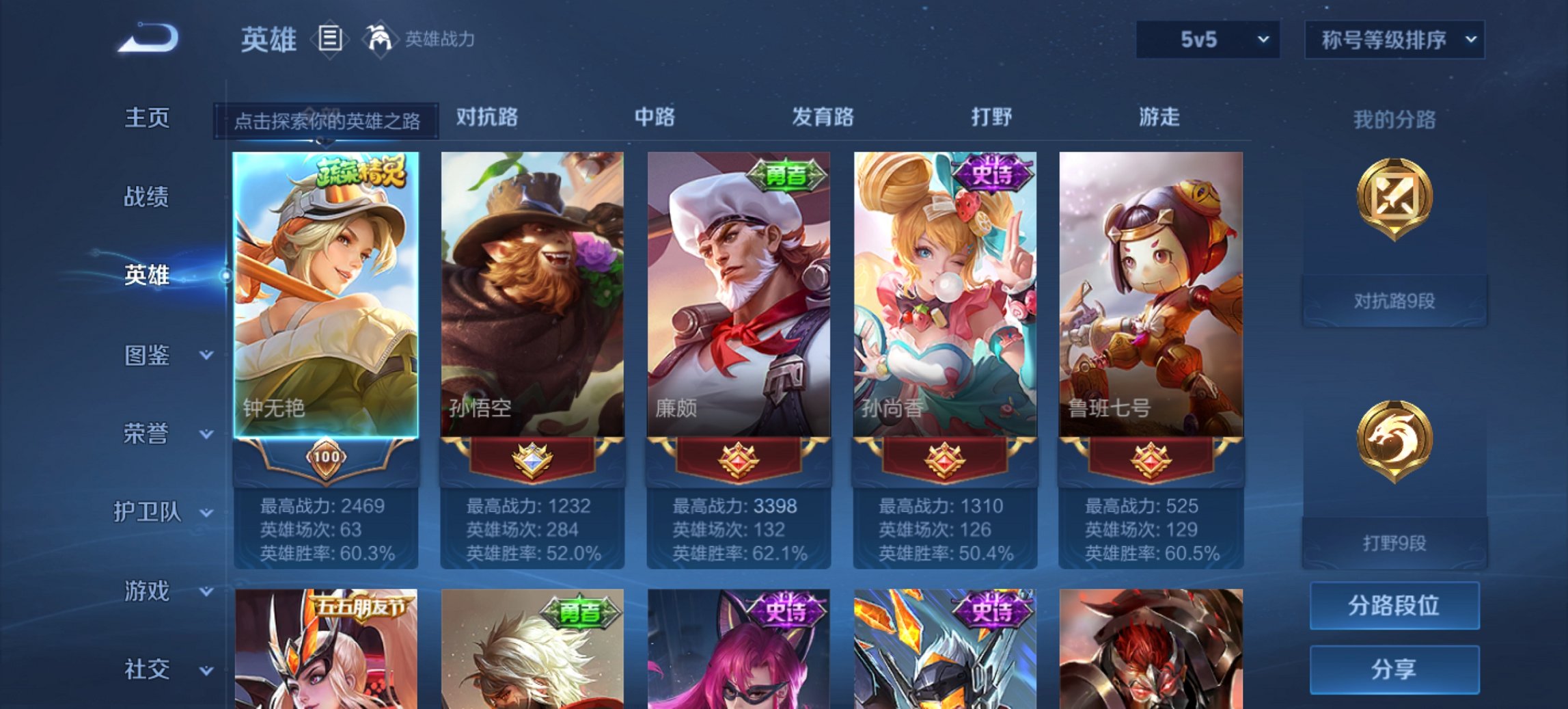
Task: Open the hero compendium list icon beside 英雄
Action: (331, 40)
